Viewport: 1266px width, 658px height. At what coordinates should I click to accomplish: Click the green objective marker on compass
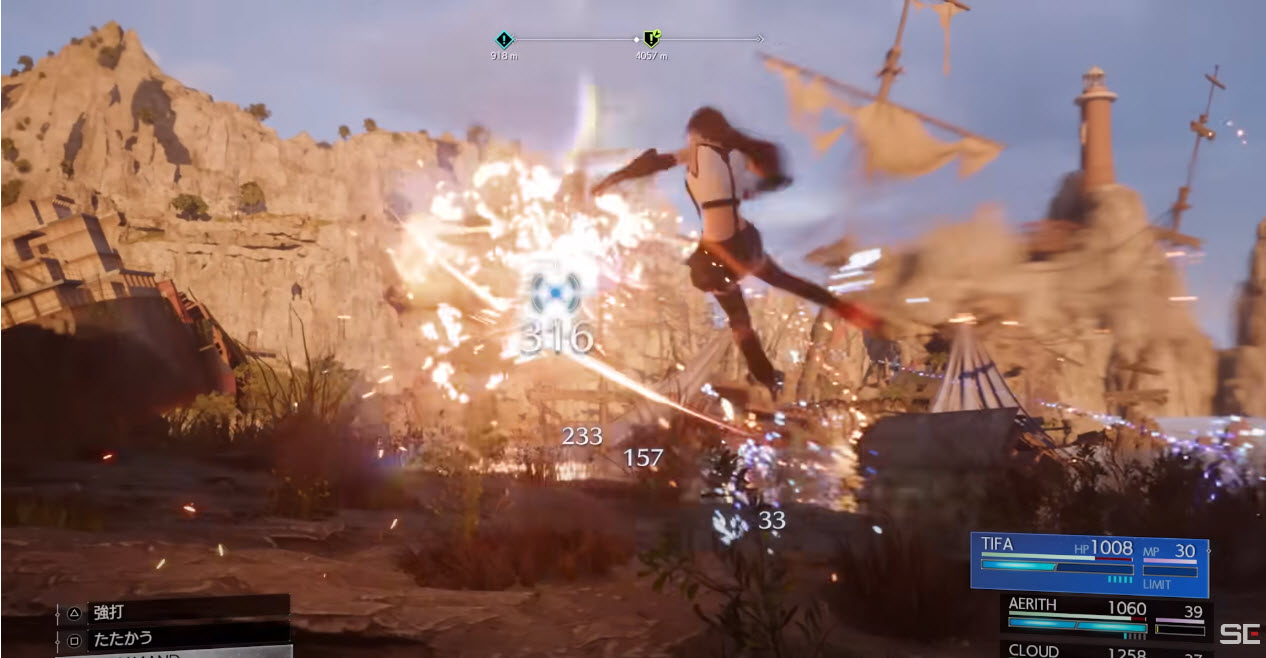click(651, 40)
